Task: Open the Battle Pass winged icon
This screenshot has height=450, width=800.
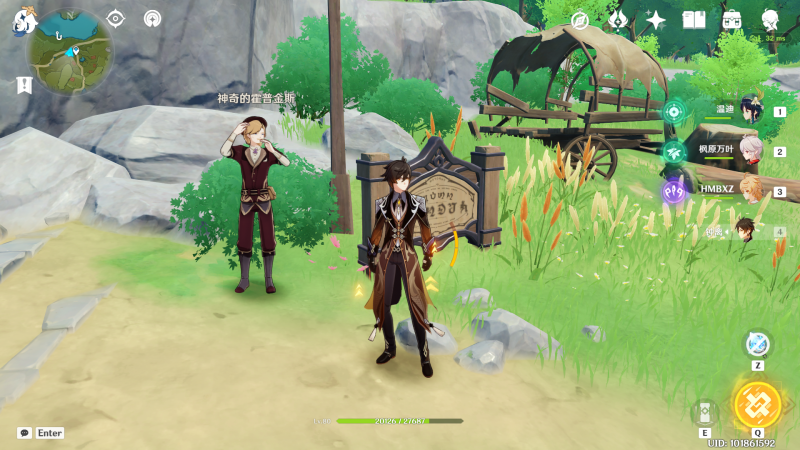Action: point(618,20)
